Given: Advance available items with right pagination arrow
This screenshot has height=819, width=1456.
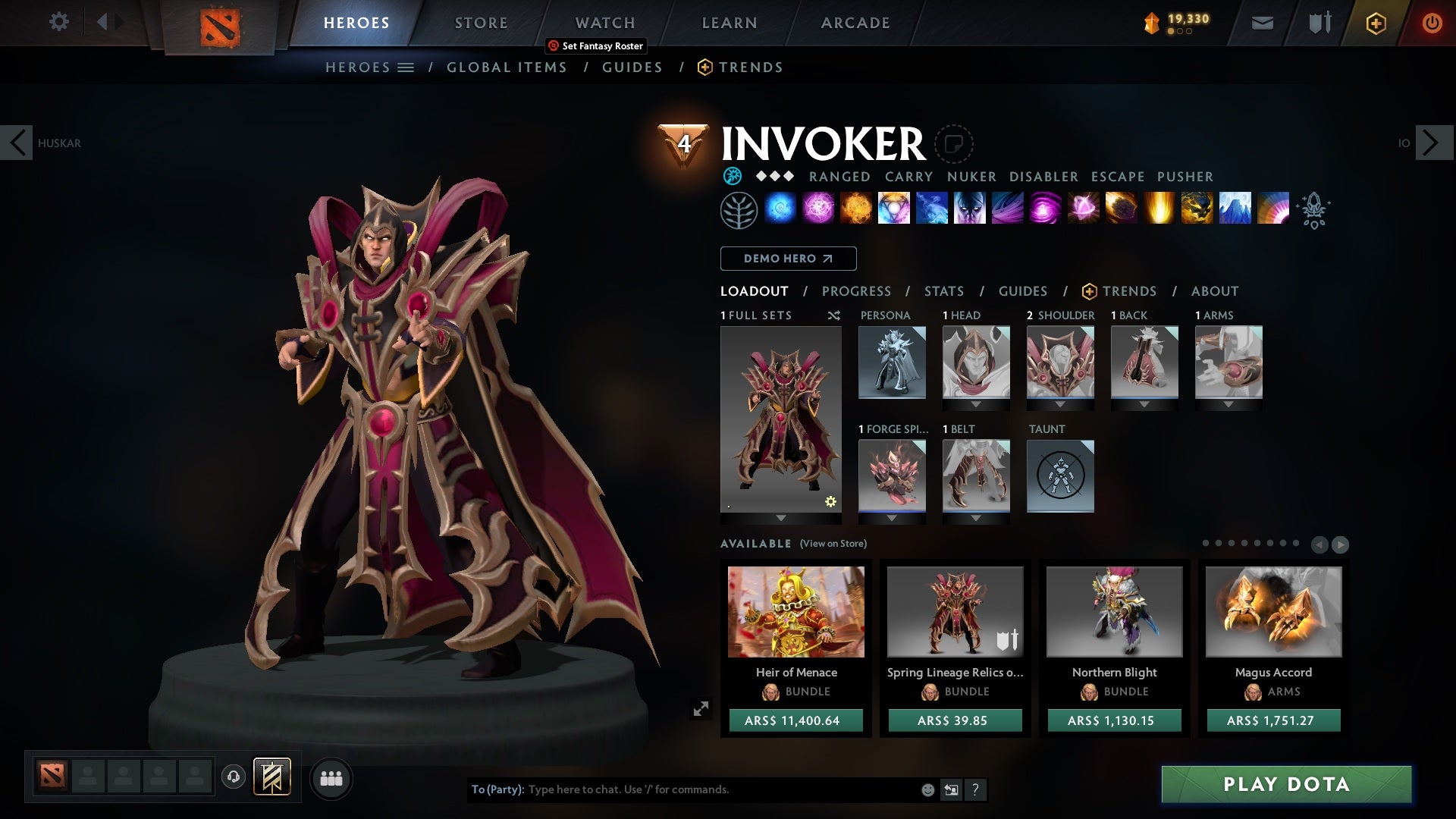Looking at the screenshot, I should coord(1341,544).
